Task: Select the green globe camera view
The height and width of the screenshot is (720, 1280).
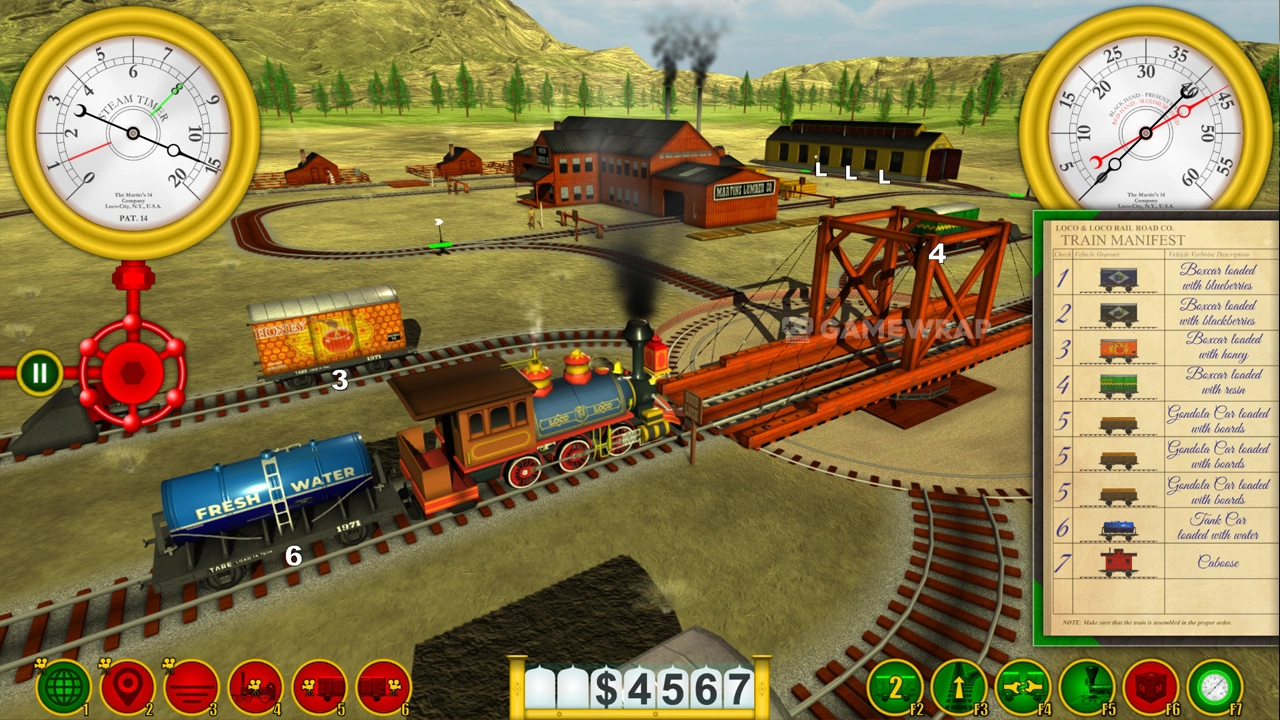Action: click(x=63, y=686)
